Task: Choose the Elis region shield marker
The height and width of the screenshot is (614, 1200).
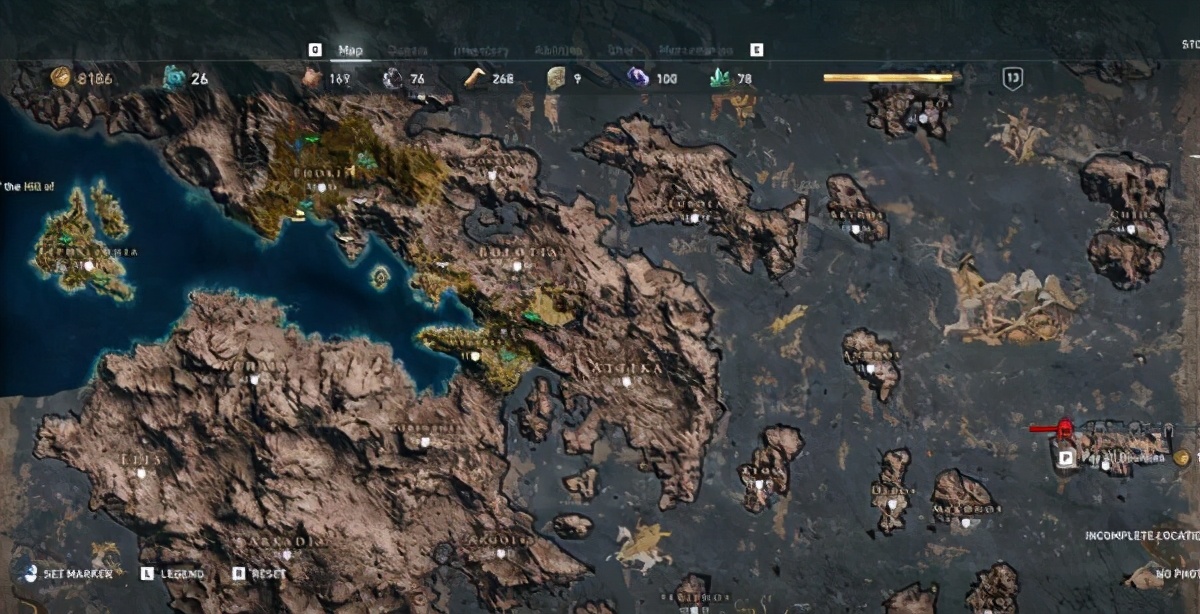Action: pos(141,472)
